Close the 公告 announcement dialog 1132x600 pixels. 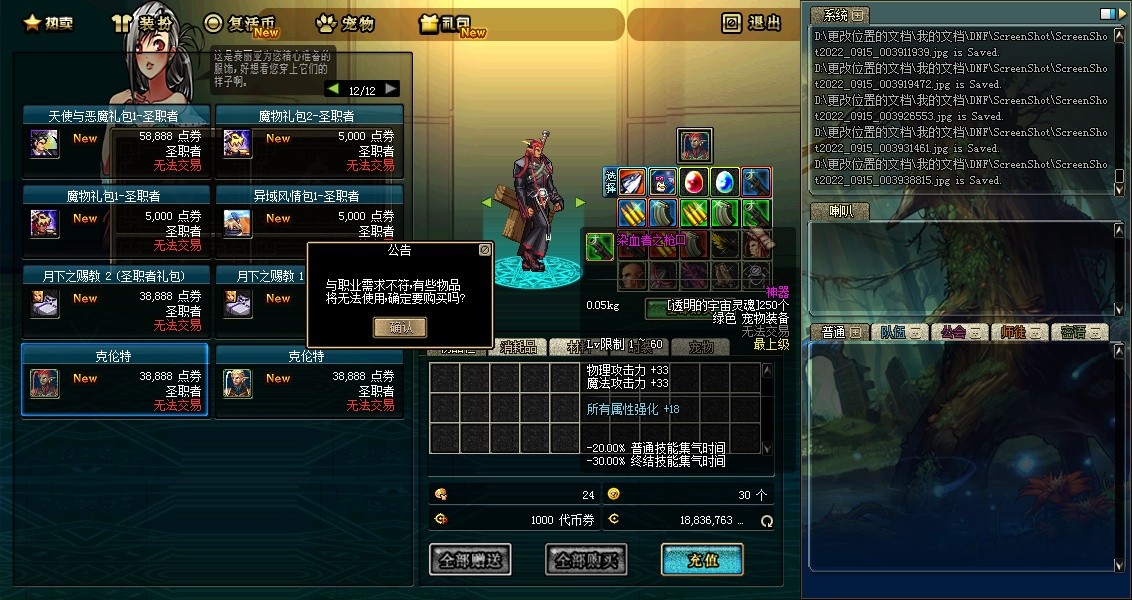click(x=484, y=249)
